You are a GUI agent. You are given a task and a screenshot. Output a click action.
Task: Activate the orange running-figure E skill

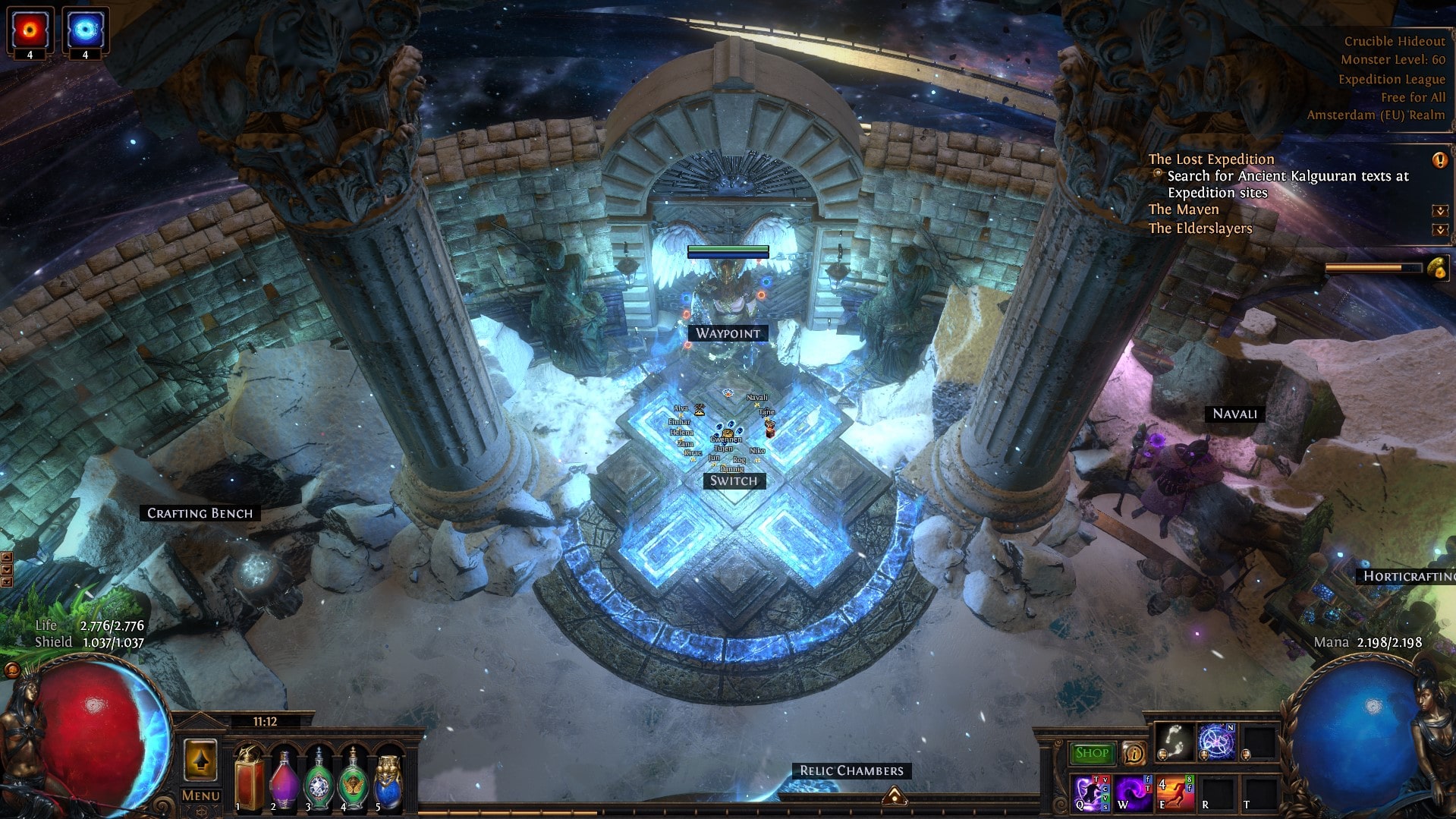1175,793
